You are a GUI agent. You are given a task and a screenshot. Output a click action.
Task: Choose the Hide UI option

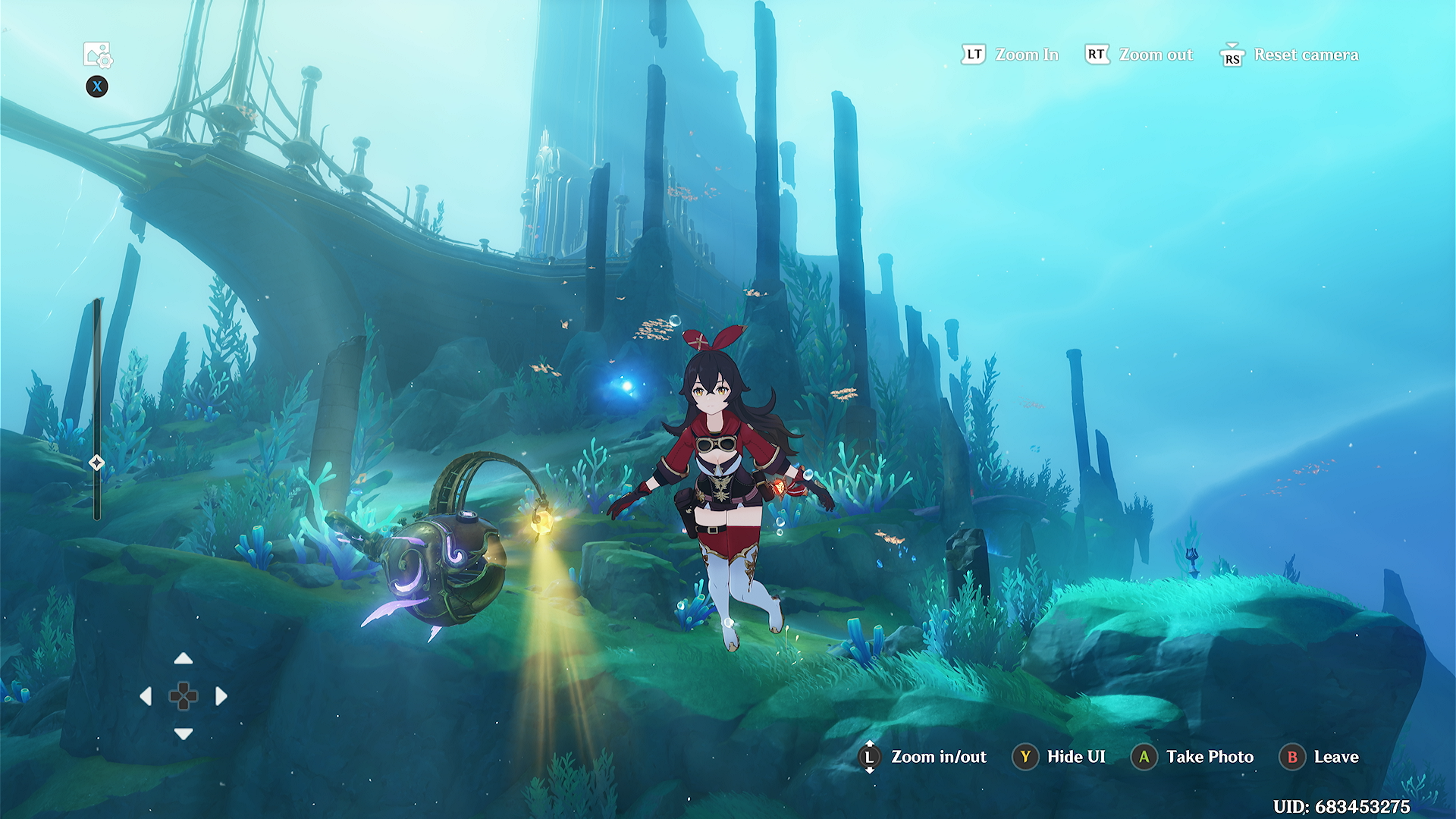(x=1075, y=757)
